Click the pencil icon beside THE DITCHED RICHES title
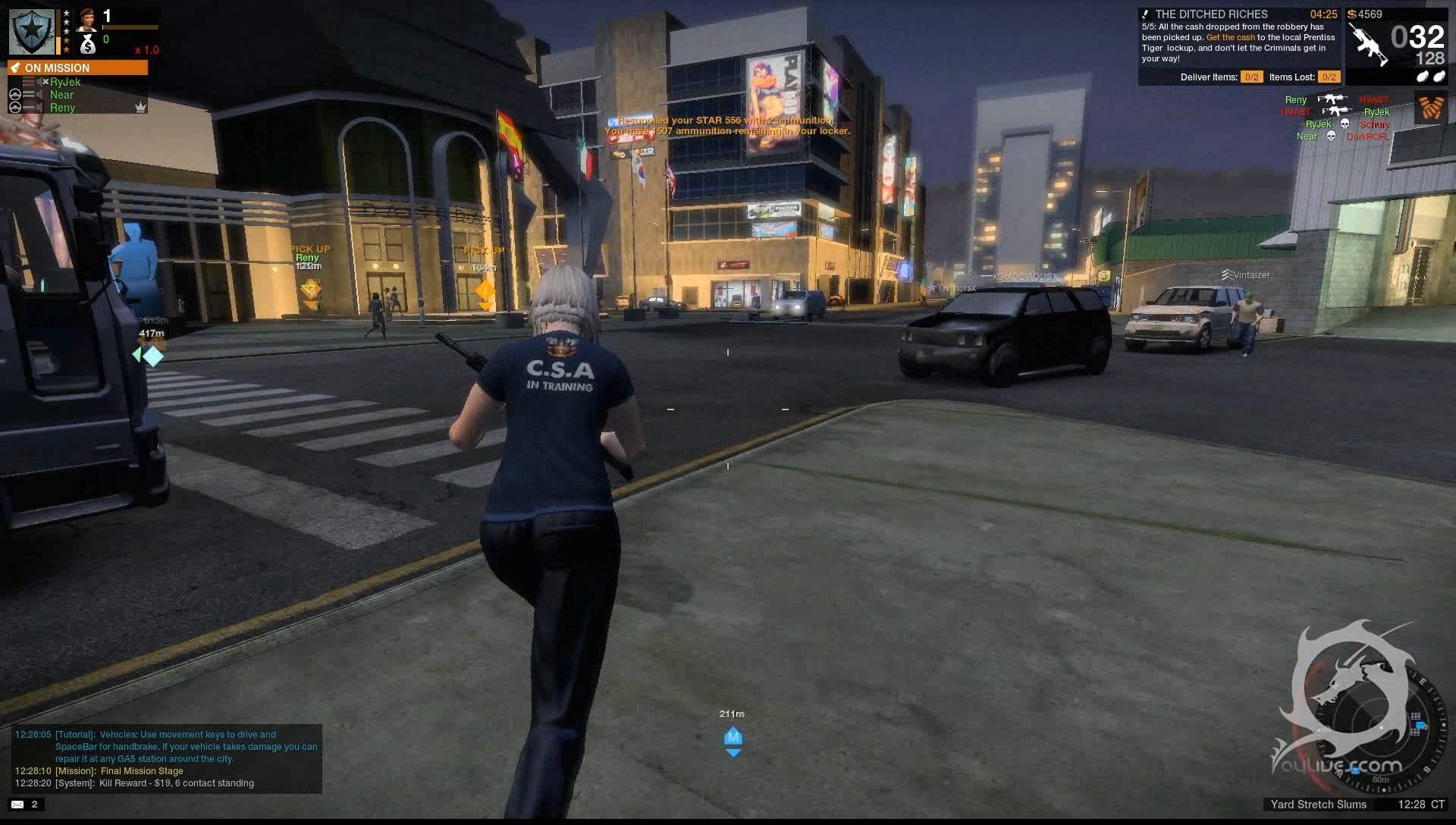This screenshot has width=1456, height=825. click(x=1145, y=14)
